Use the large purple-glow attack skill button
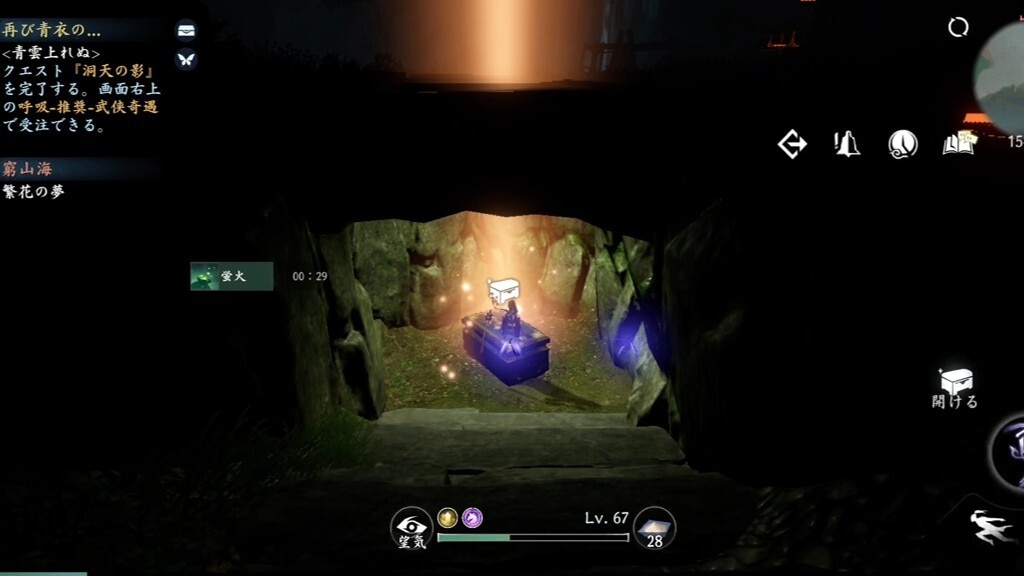The image size is (1024, 576). click(x=1008, y=450)
